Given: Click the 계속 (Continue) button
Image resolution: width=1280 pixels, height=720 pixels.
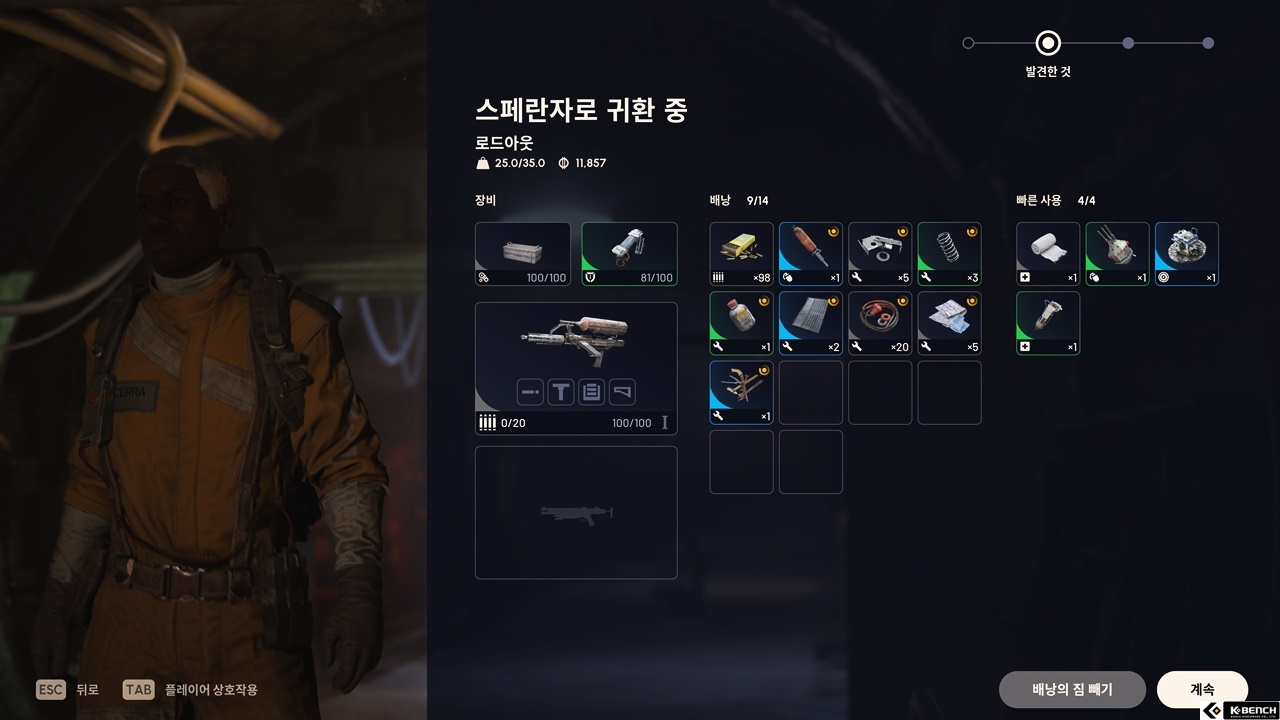Looking at the screenshot, I should pyautogui.click(x=1202, y=689).
